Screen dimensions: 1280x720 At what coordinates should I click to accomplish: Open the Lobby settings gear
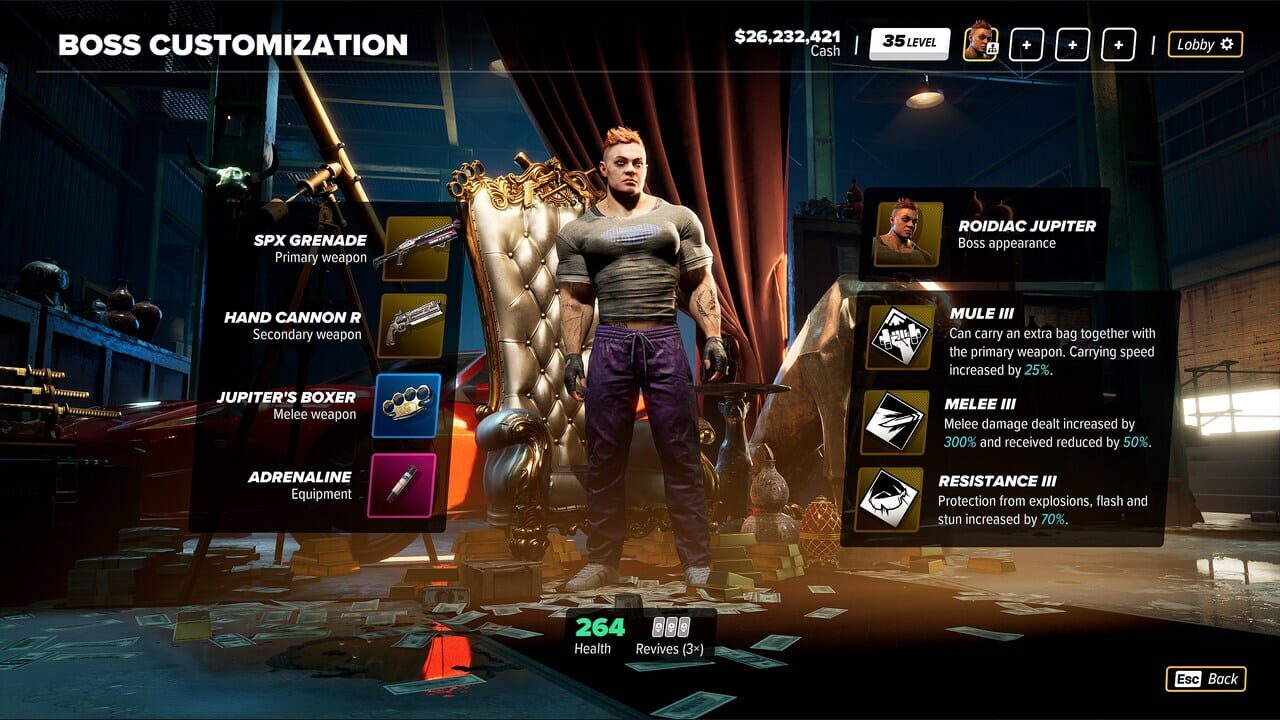[x=1205, y=44]
